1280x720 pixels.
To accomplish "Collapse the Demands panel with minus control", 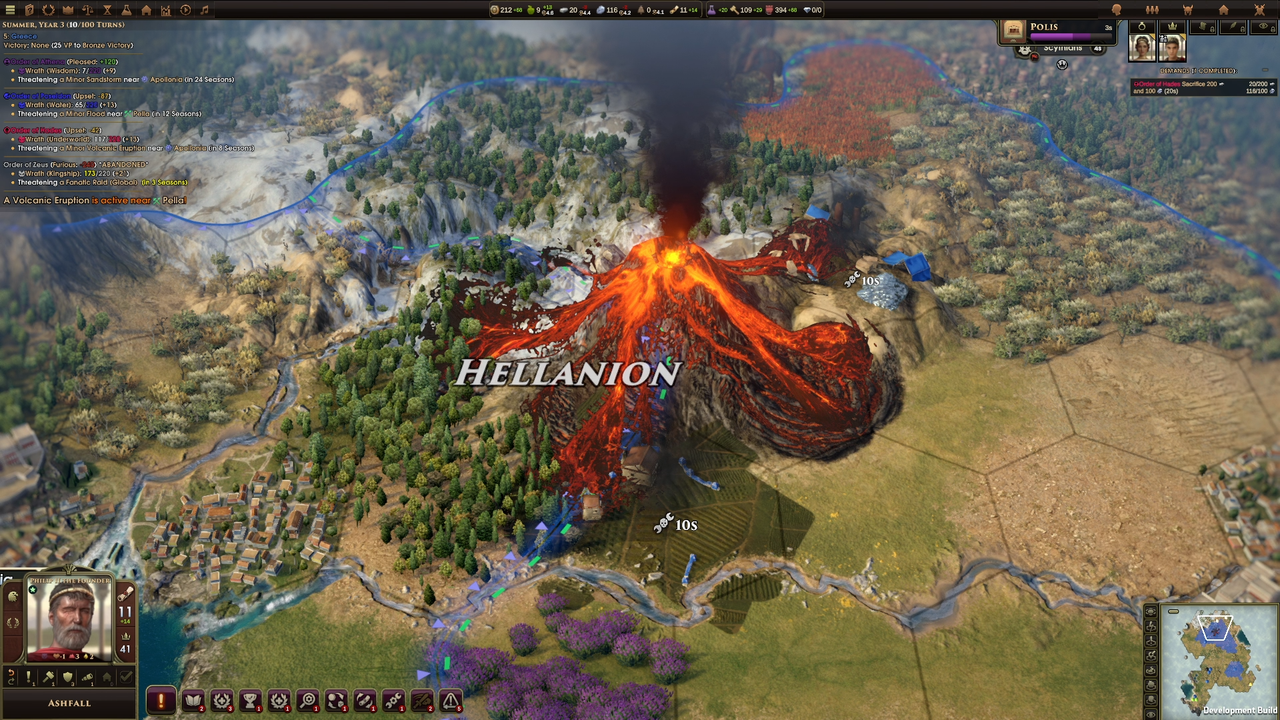I will pos(1264,70).
